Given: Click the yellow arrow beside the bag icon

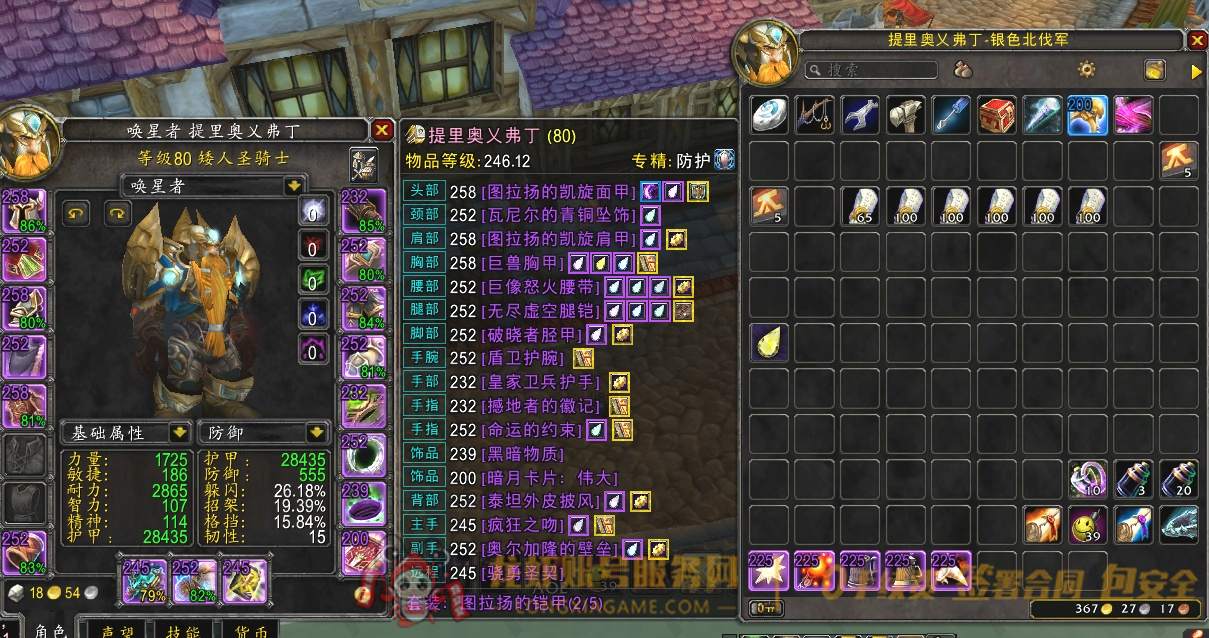Looking at the screenshot, I should [x=1196, y=71].
